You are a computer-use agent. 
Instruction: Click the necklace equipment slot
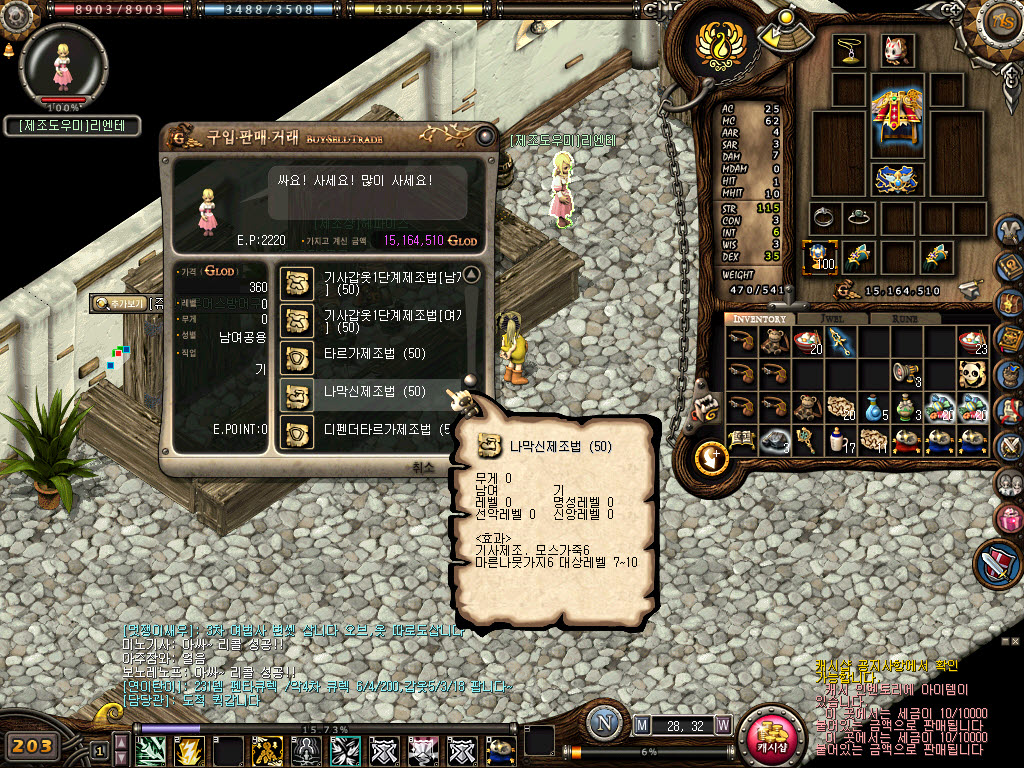tap(850, 50)
